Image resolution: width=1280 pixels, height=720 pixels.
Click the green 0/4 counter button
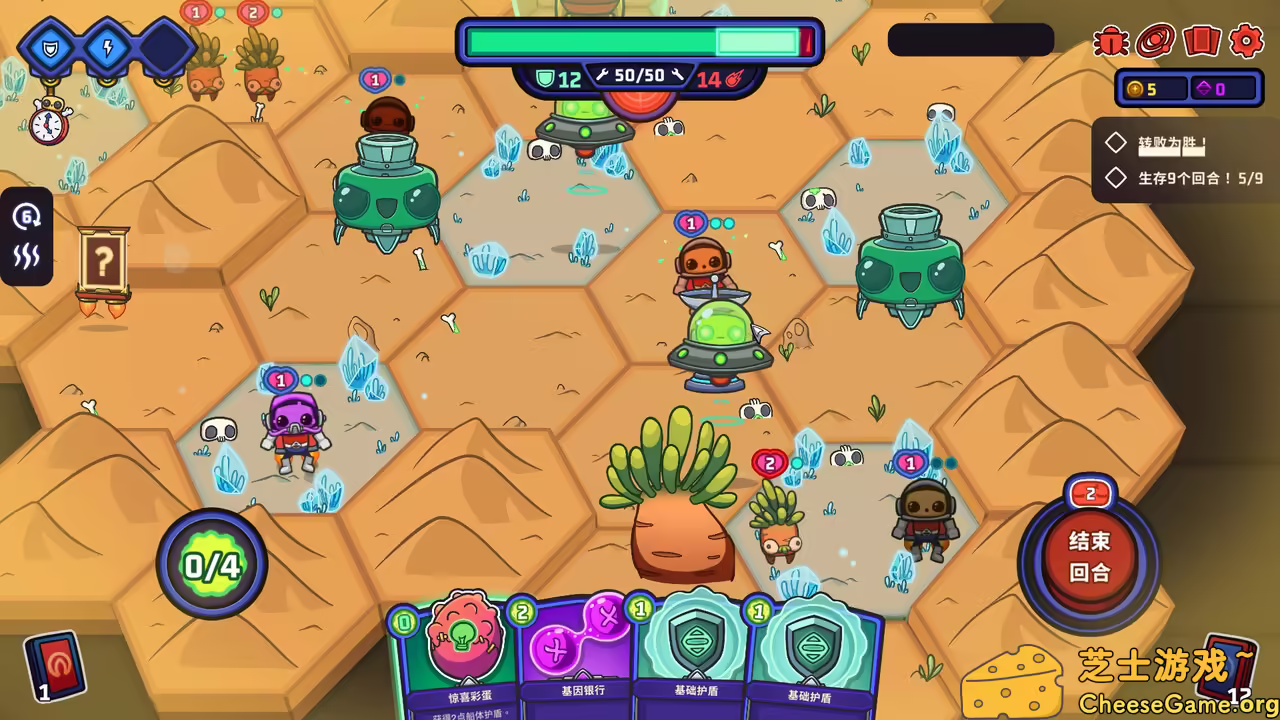coord(211,563)
